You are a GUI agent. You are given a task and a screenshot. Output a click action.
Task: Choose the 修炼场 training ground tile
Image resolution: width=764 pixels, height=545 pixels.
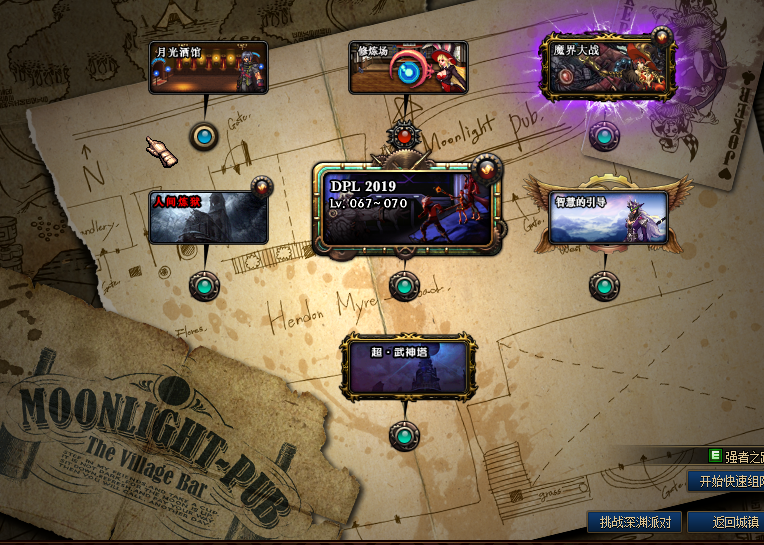click(x=407, y=68)
